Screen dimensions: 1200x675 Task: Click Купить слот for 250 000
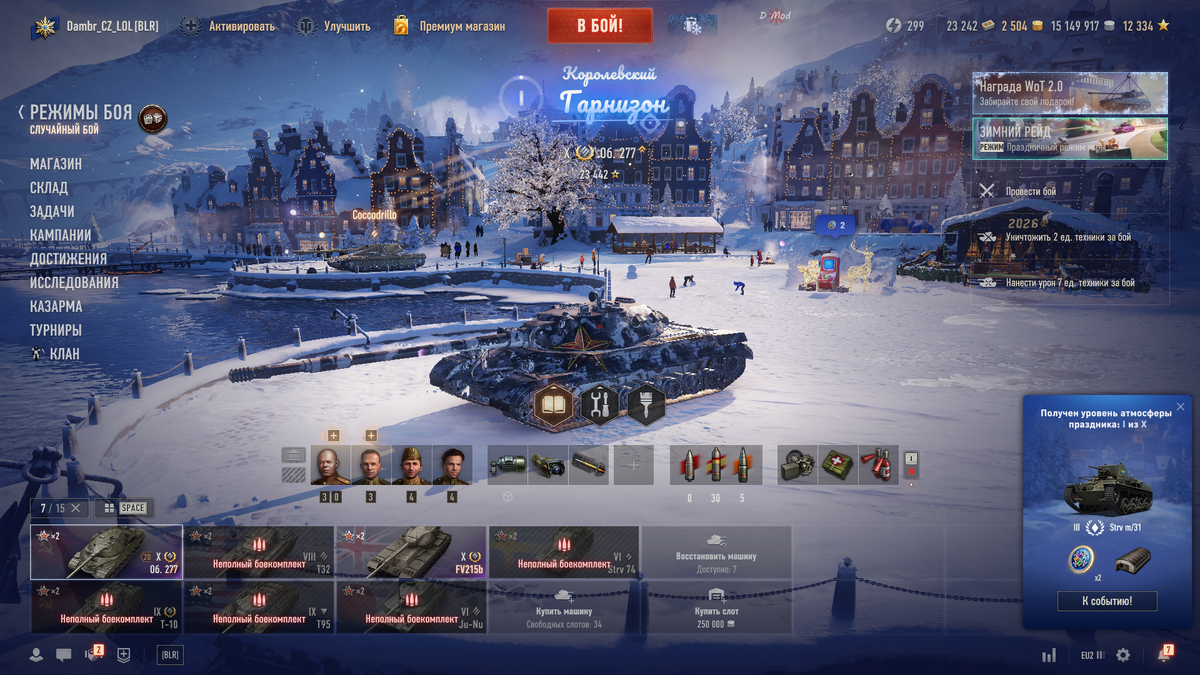click(716, 609)
